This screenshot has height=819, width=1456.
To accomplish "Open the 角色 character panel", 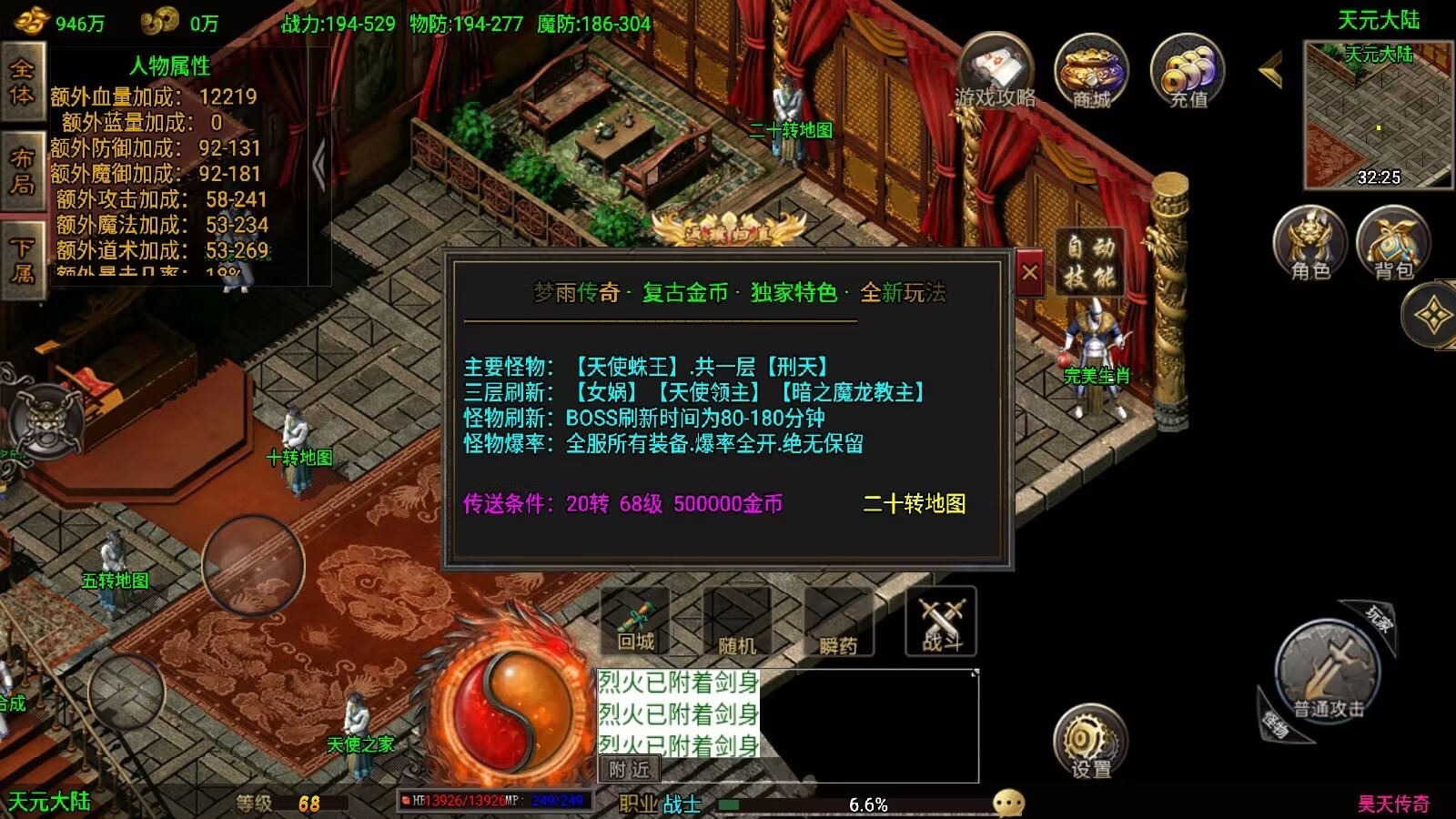I will pos(1309,244).
